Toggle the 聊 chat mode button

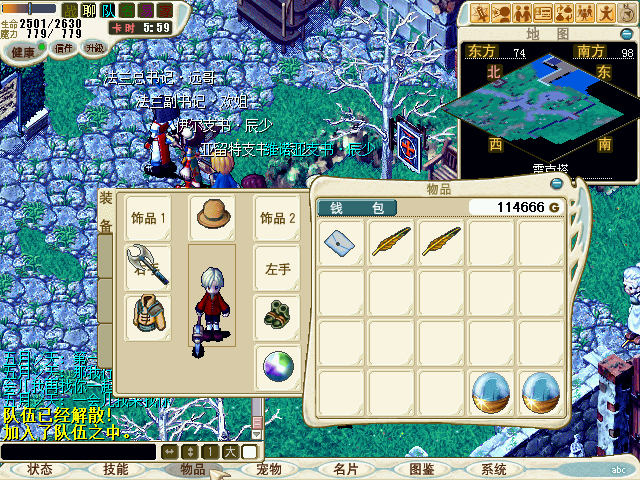(89, 10)
